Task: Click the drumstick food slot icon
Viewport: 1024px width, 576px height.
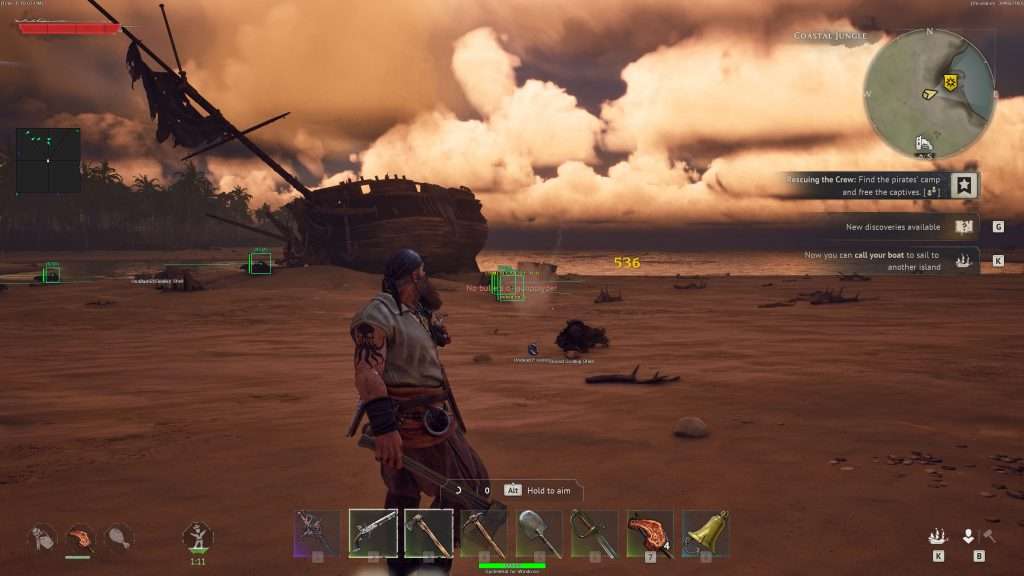Action: pos(118,537)
